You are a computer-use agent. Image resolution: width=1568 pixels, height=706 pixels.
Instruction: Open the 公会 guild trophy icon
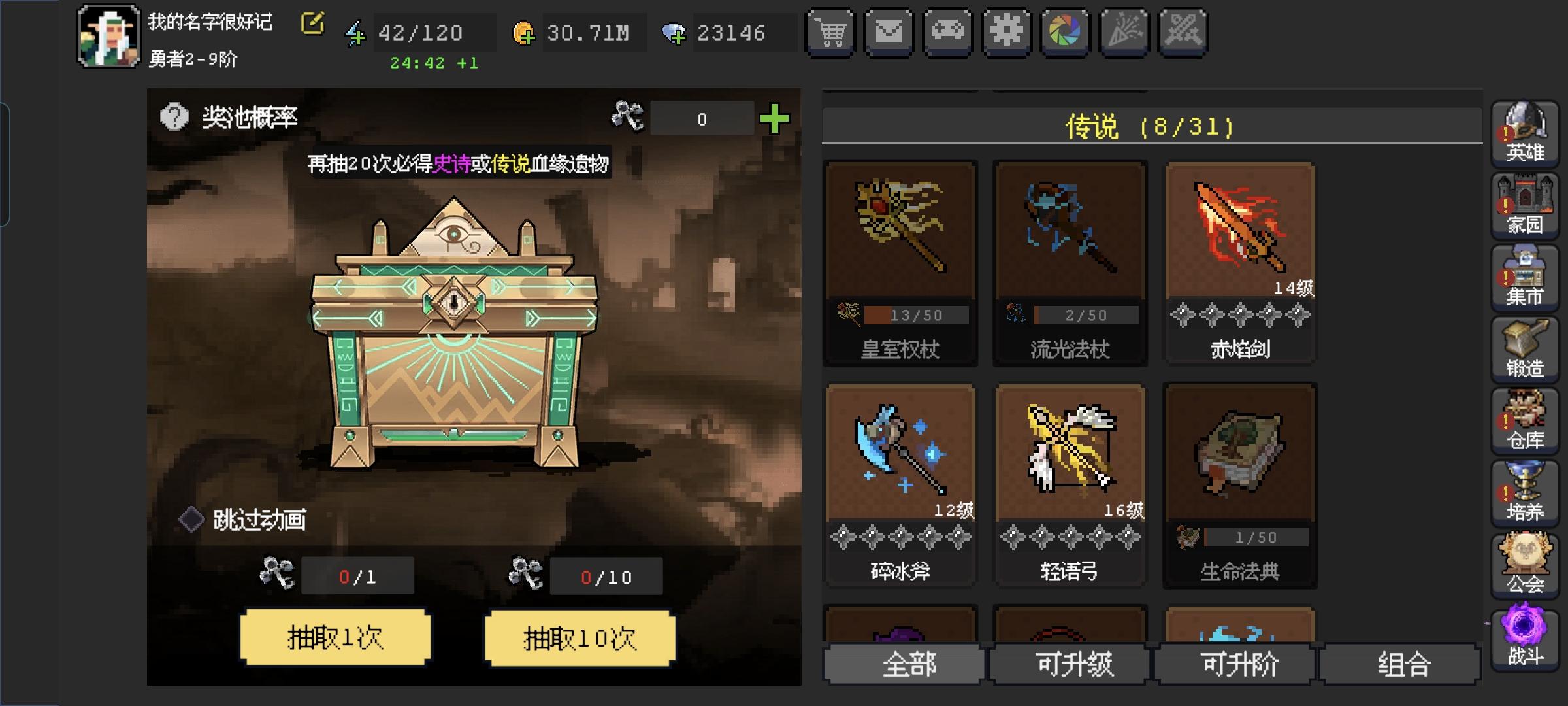pyautogui.click(x=1525, y=563)
